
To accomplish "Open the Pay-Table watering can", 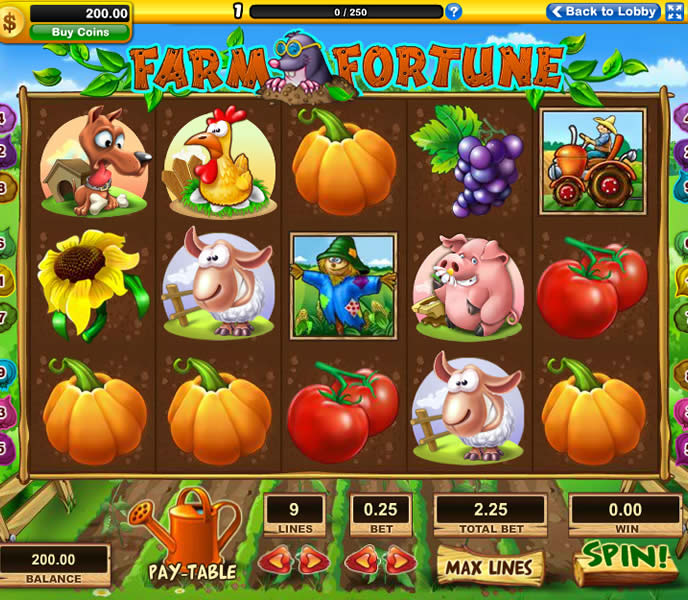I will 192,535.
